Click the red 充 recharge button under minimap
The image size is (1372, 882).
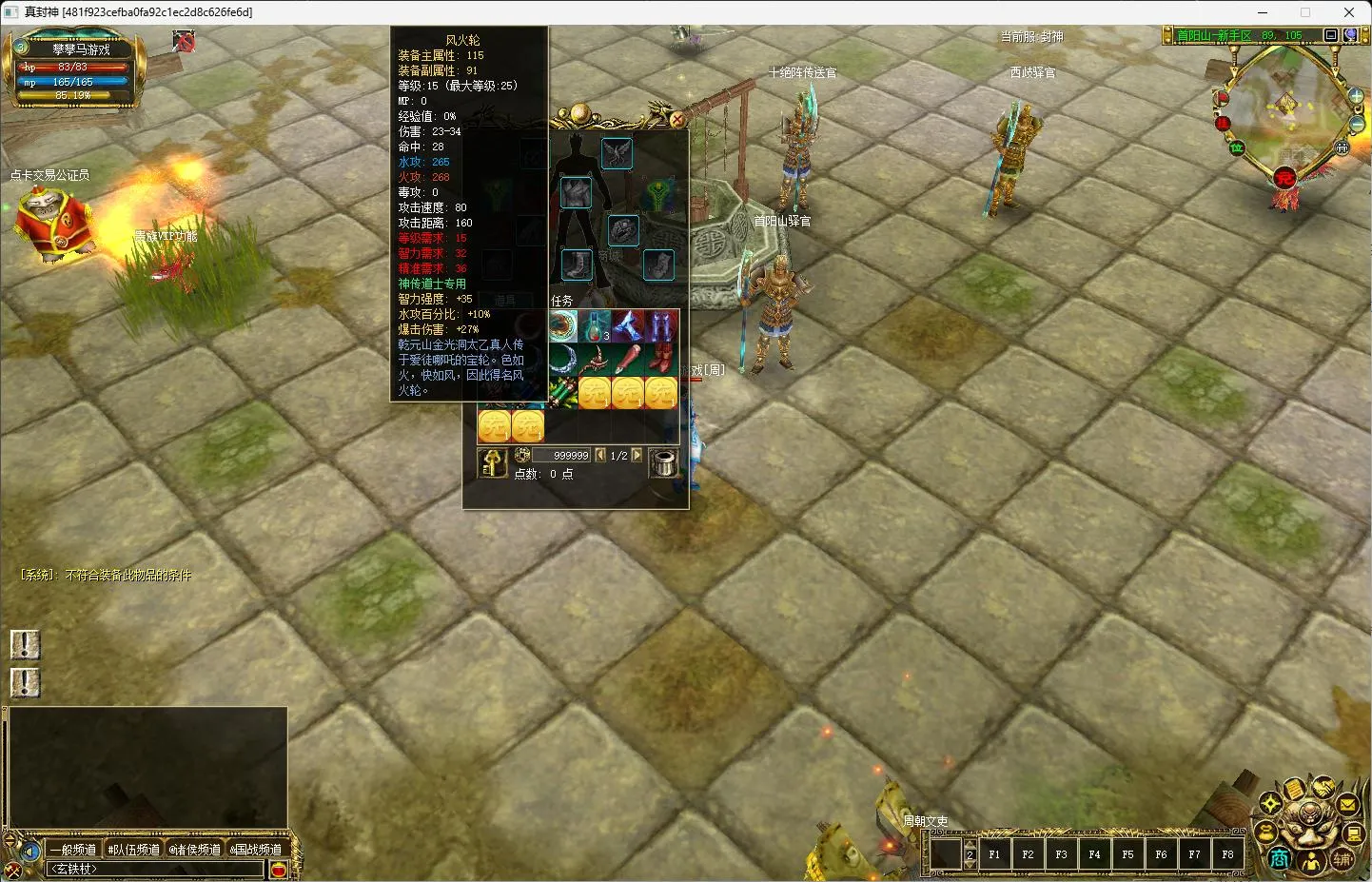1284,178
